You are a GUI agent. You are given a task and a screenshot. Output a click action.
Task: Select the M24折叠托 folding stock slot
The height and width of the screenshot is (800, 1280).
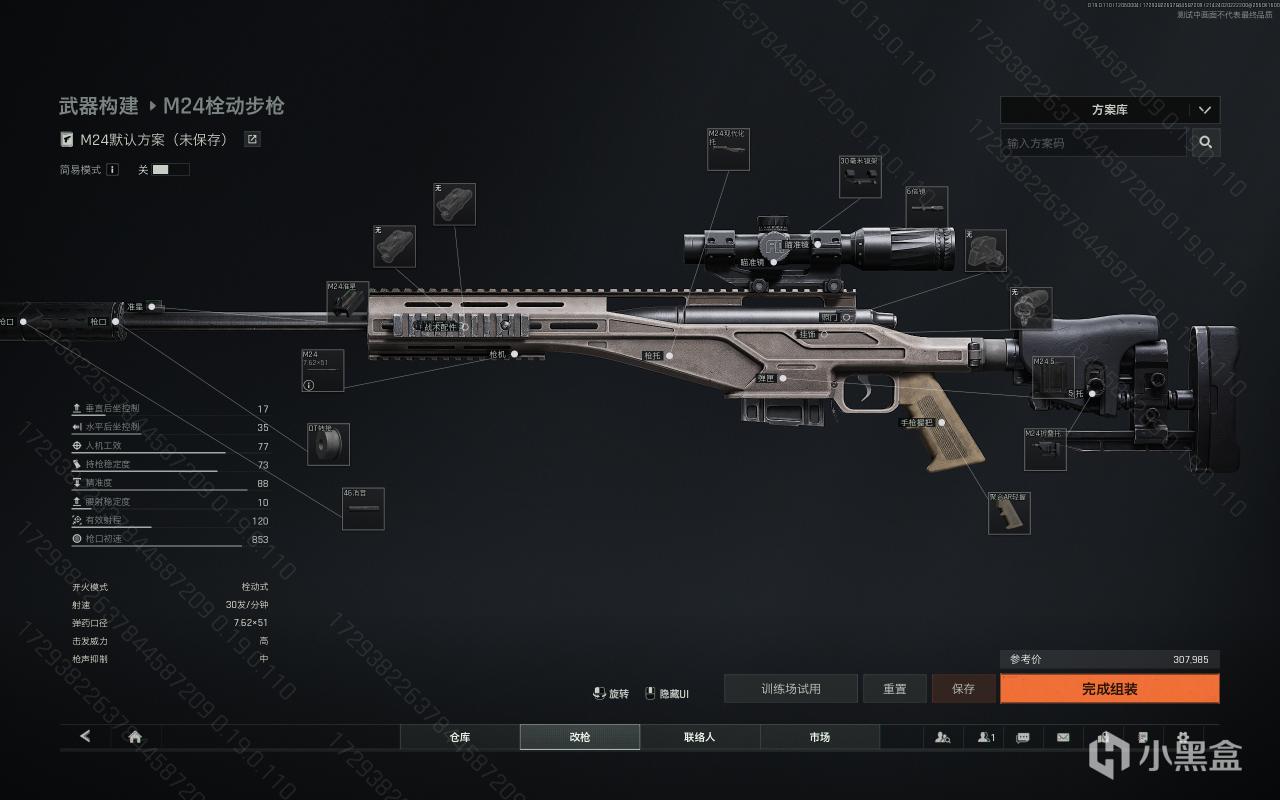tap(1045, 449)
